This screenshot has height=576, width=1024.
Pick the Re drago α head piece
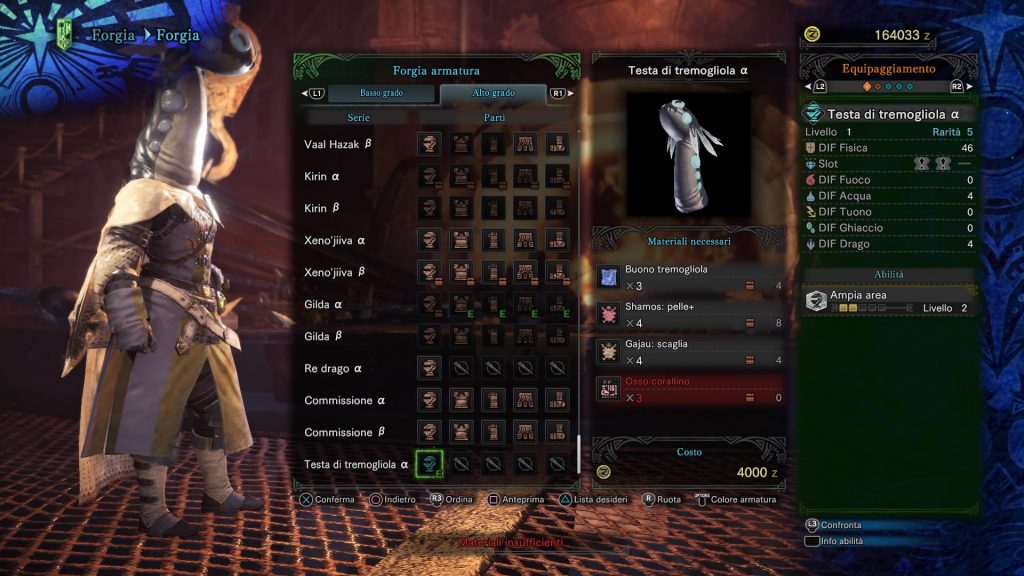(429, 368)
